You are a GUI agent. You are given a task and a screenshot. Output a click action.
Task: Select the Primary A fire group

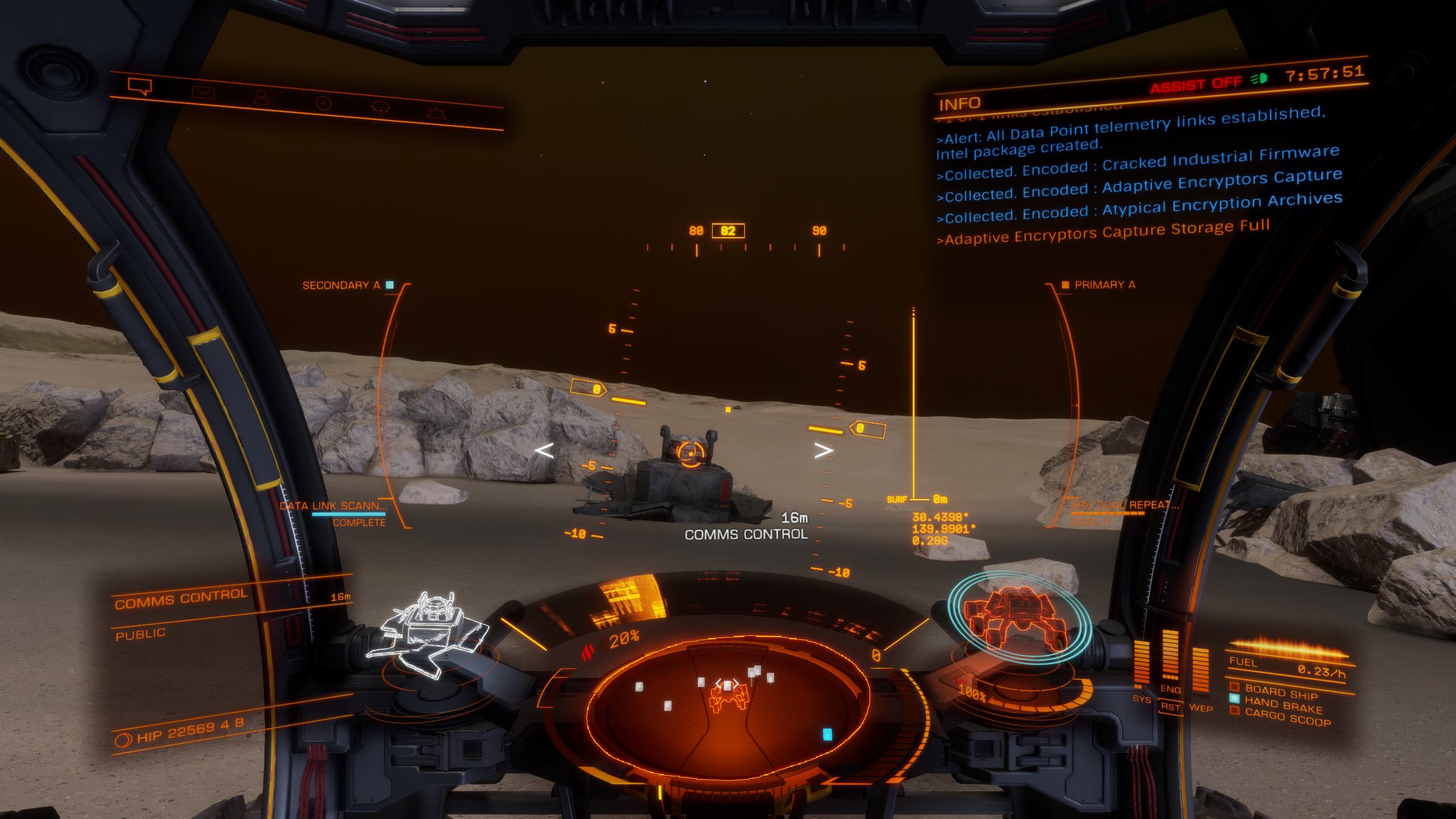tap(1103, 285)
